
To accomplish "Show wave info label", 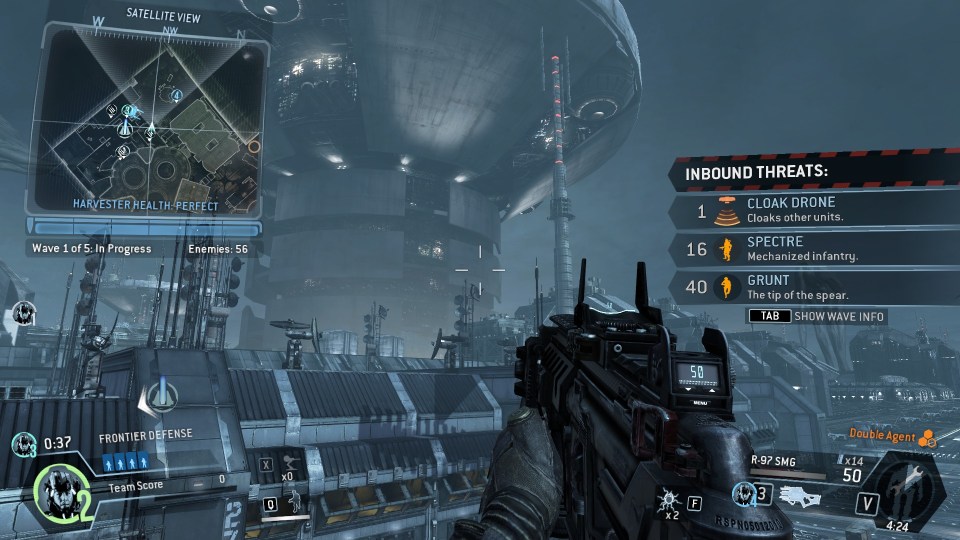I will point(838,317).
